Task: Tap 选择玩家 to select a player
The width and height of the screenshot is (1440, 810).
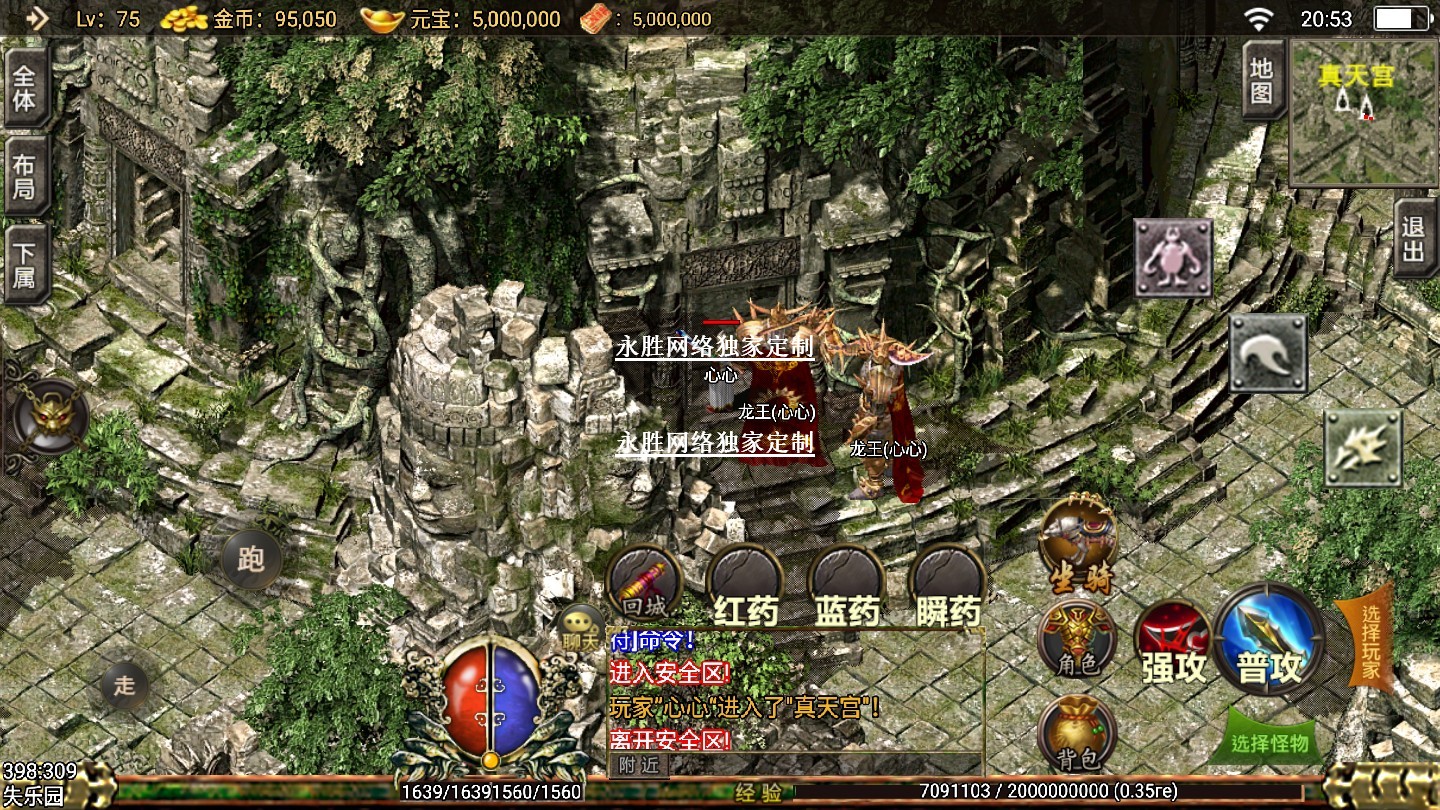Action: pos(1368,640)
